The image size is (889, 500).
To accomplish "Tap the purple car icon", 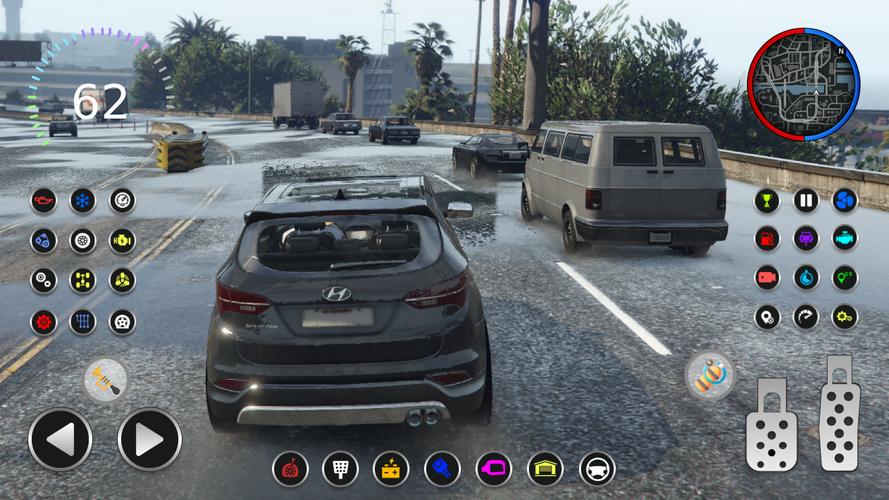I will tap(806, 239).
